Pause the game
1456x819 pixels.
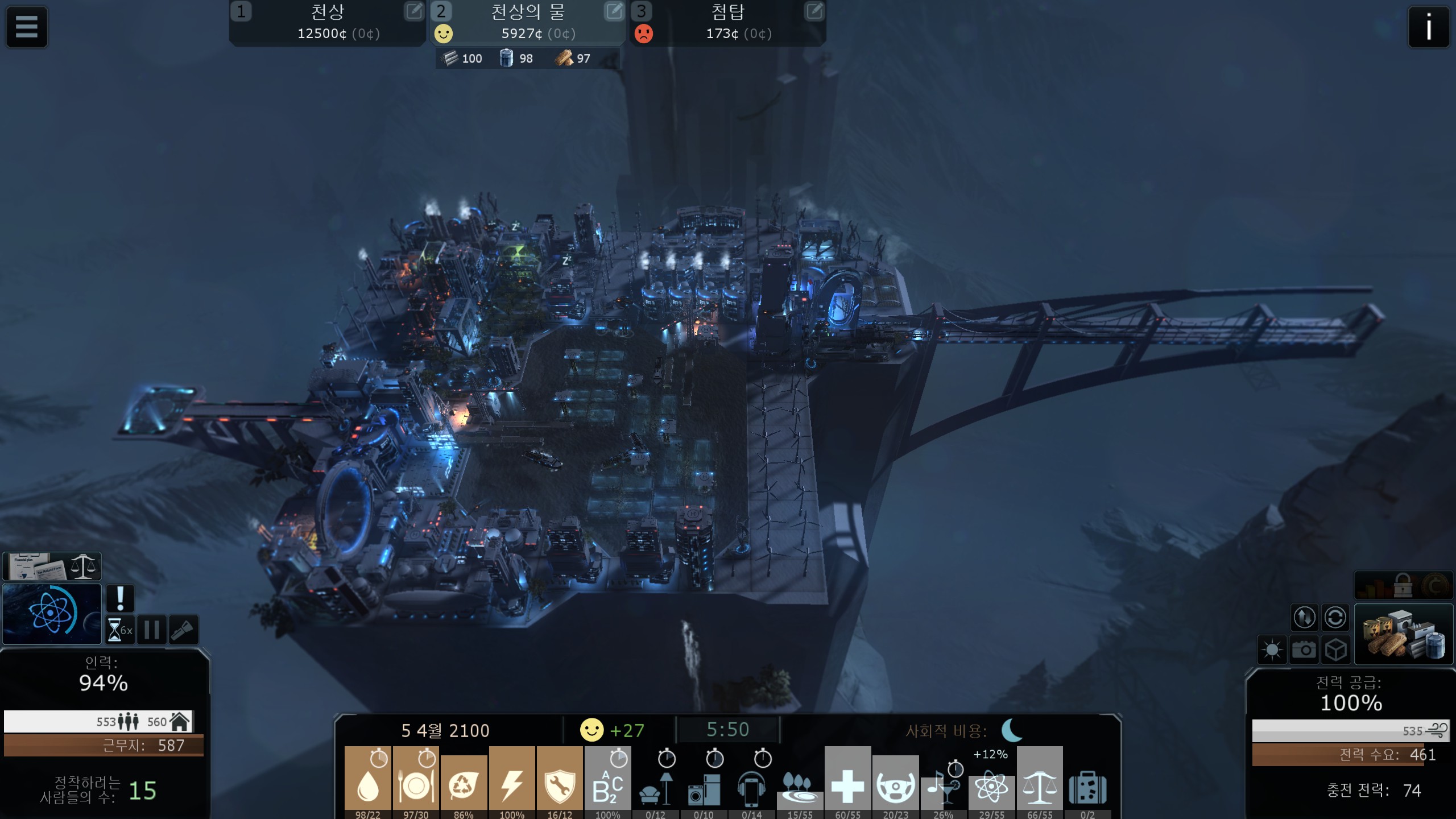click(x=151, y=630)
